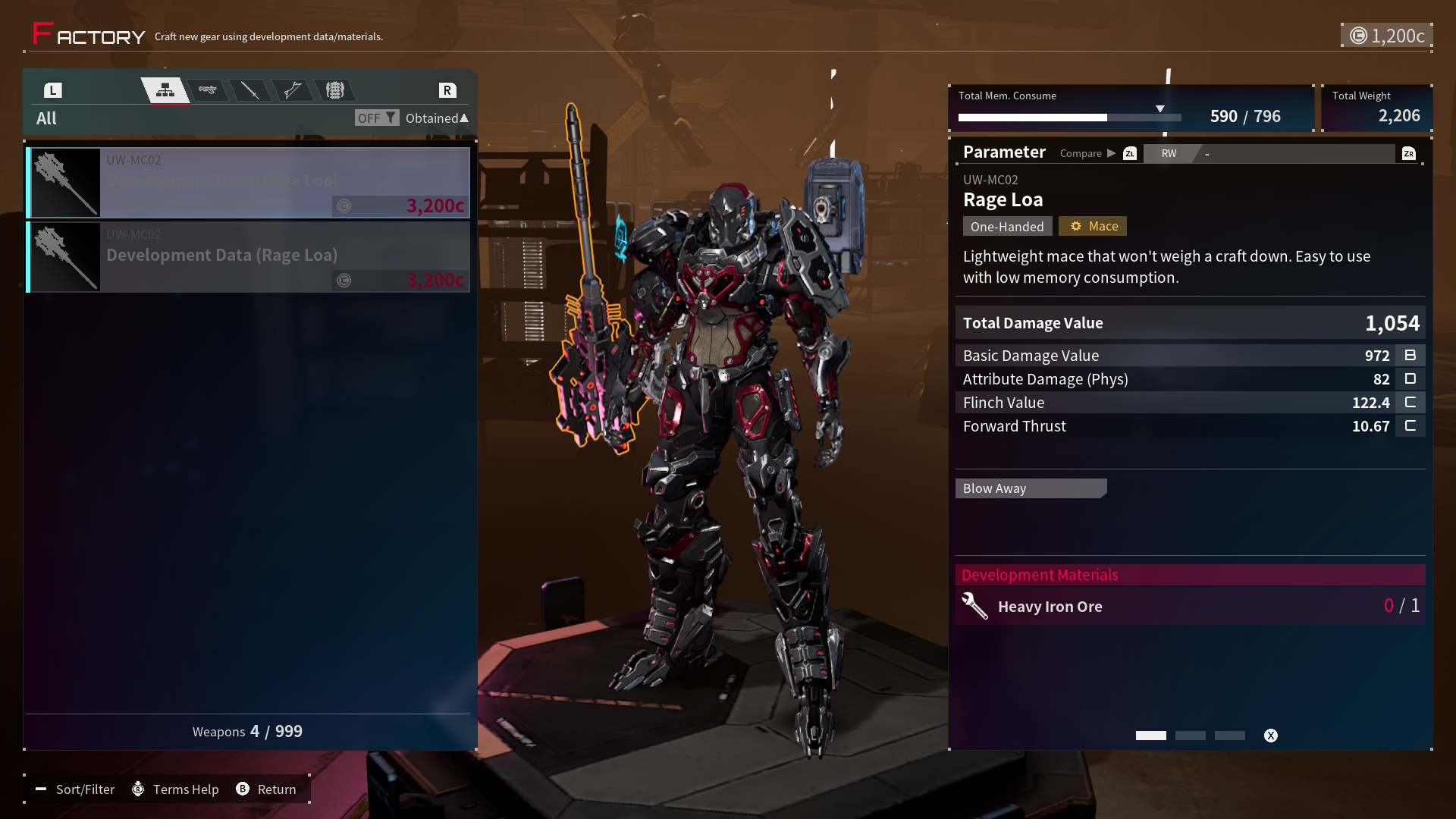Toggle the OFF filter button
Image resolution: width=1456 pixels, height=819 pixels.
(x=376, y=118)
